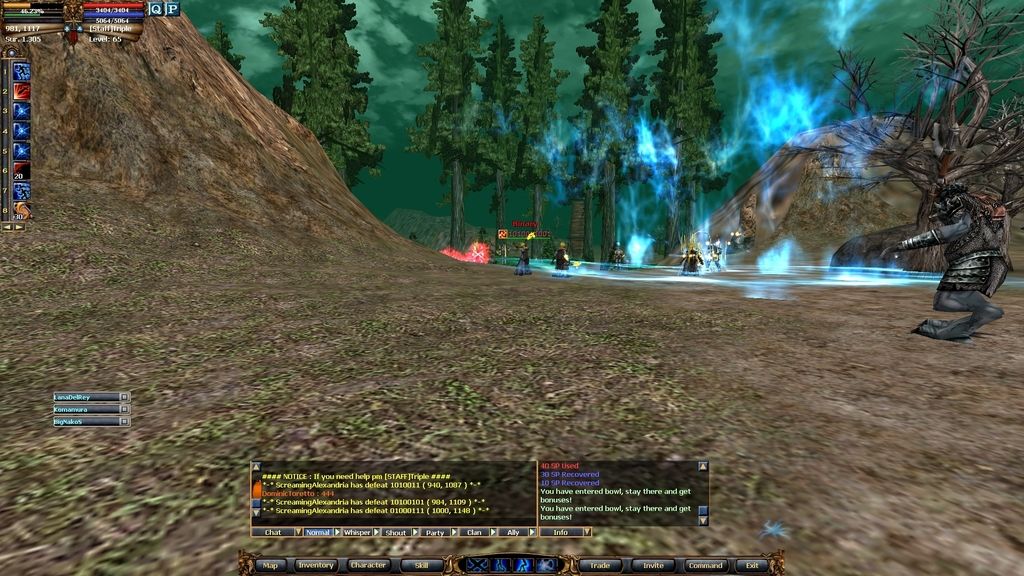The image size is (1024, 576).
Task: Use the orange scroll item in slot 8
Action: coord(21,210)
